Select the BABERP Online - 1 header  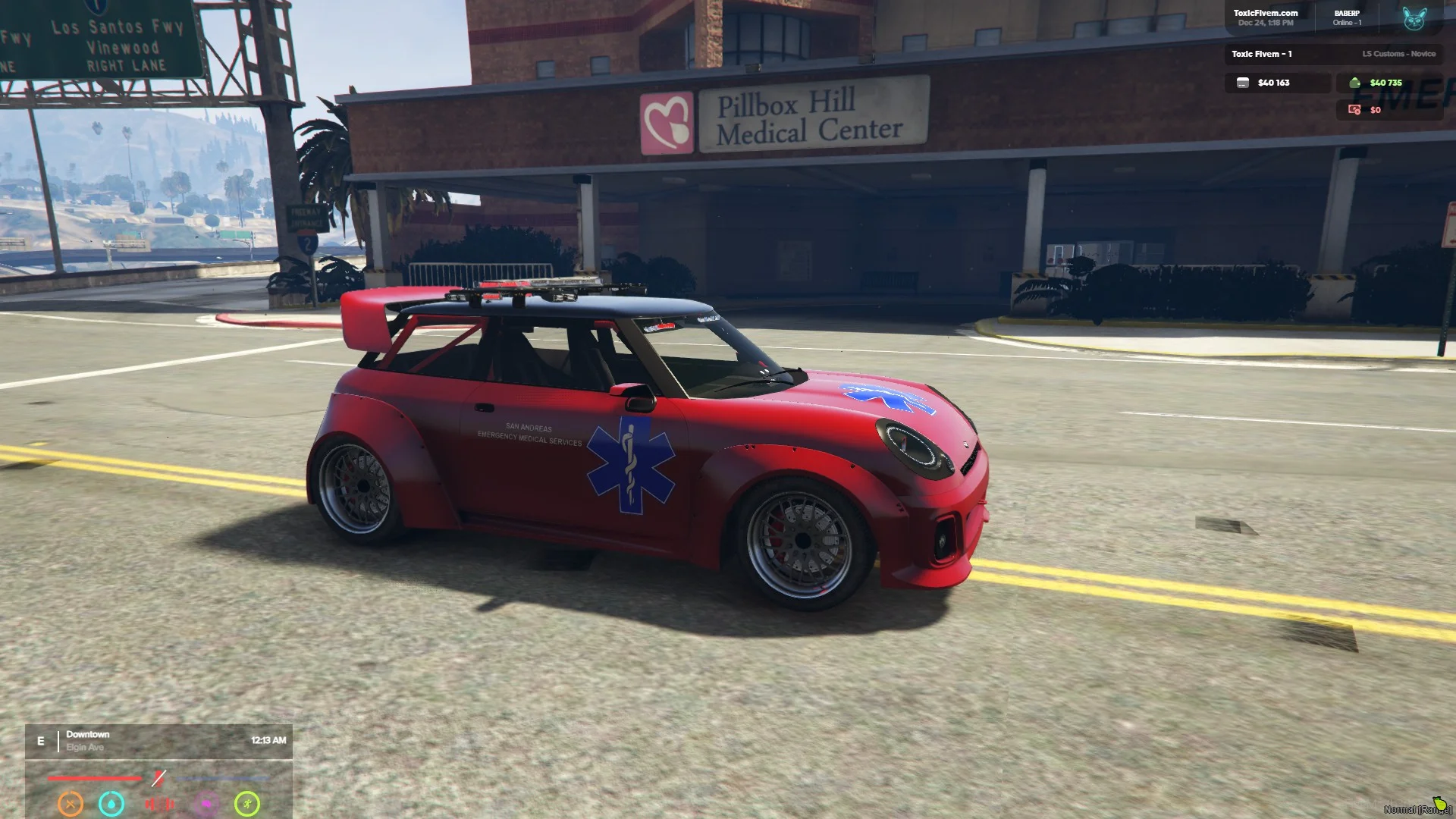click(x=1348, y=17)
